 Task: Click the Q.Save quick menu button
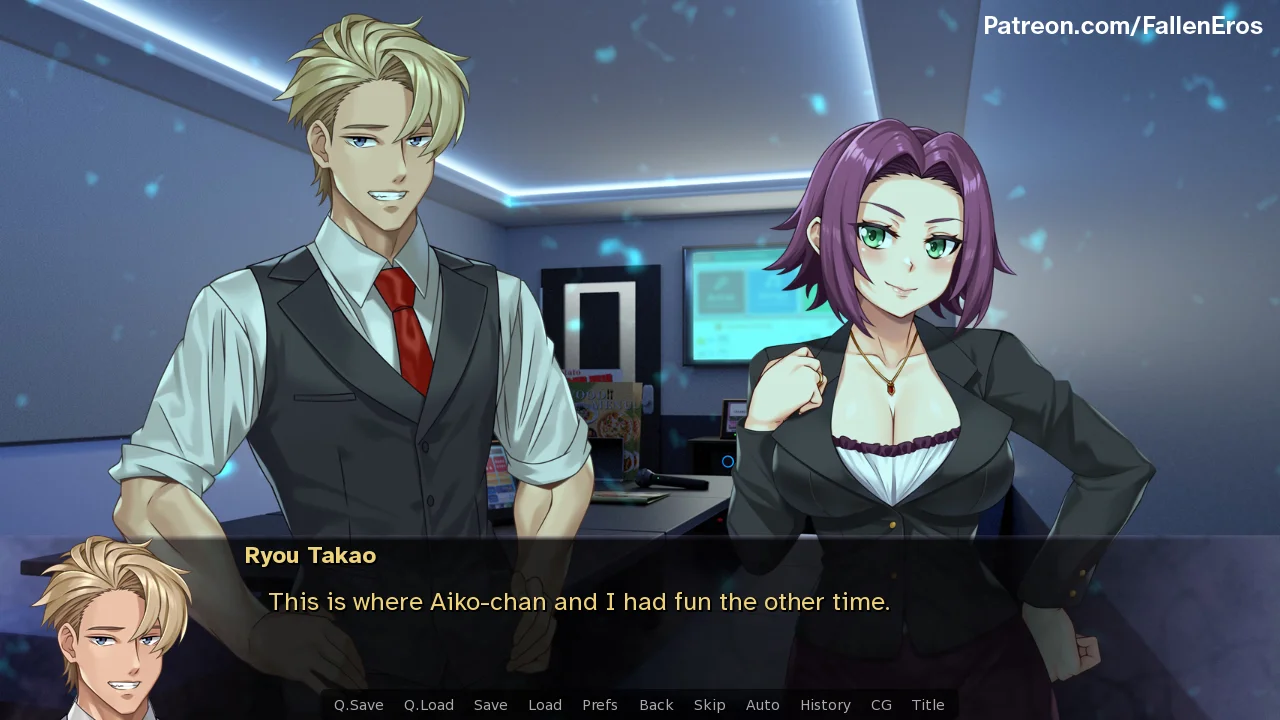pos(358,705)
